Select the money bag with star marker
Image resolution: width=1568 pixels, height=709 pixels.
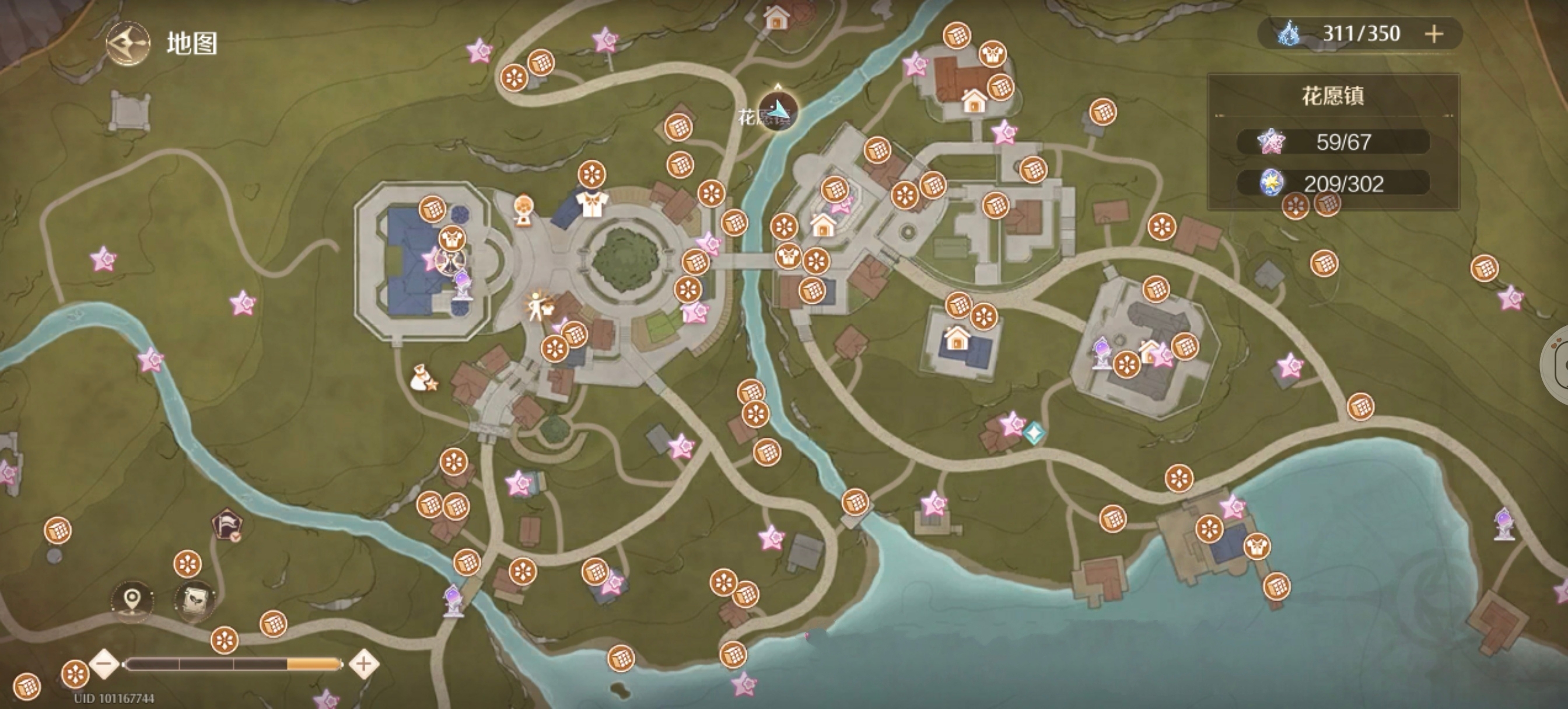pos(422,378)
